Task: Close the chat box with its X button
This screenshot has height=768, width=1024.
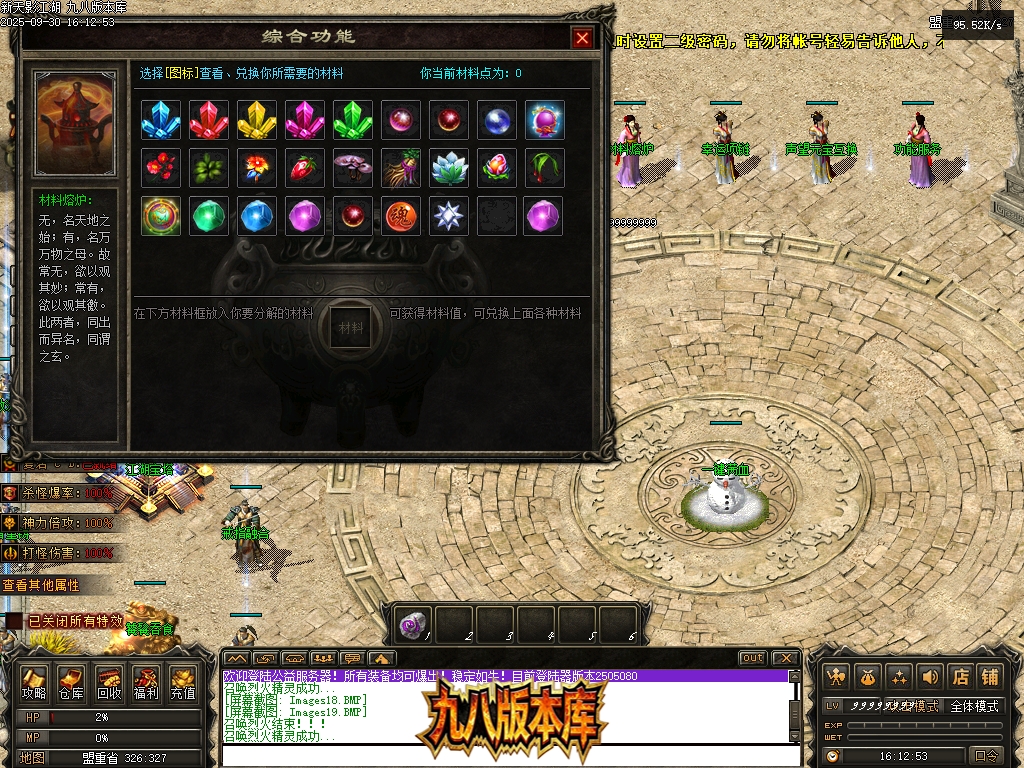Action: [785, 658]
